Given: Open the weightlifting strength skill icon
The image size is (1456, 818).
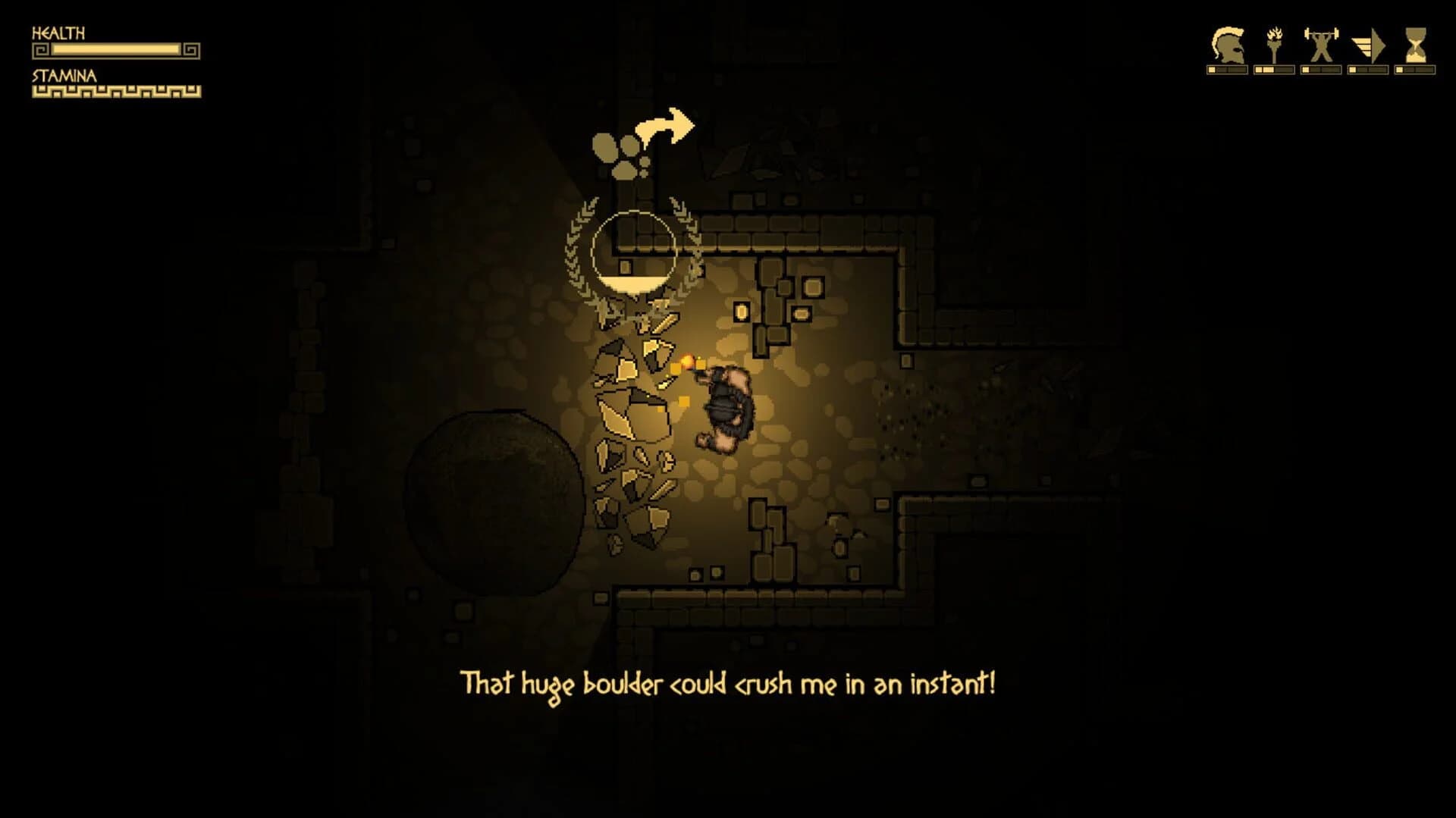Looking at the screenshot, I should tap(1321, 43).
